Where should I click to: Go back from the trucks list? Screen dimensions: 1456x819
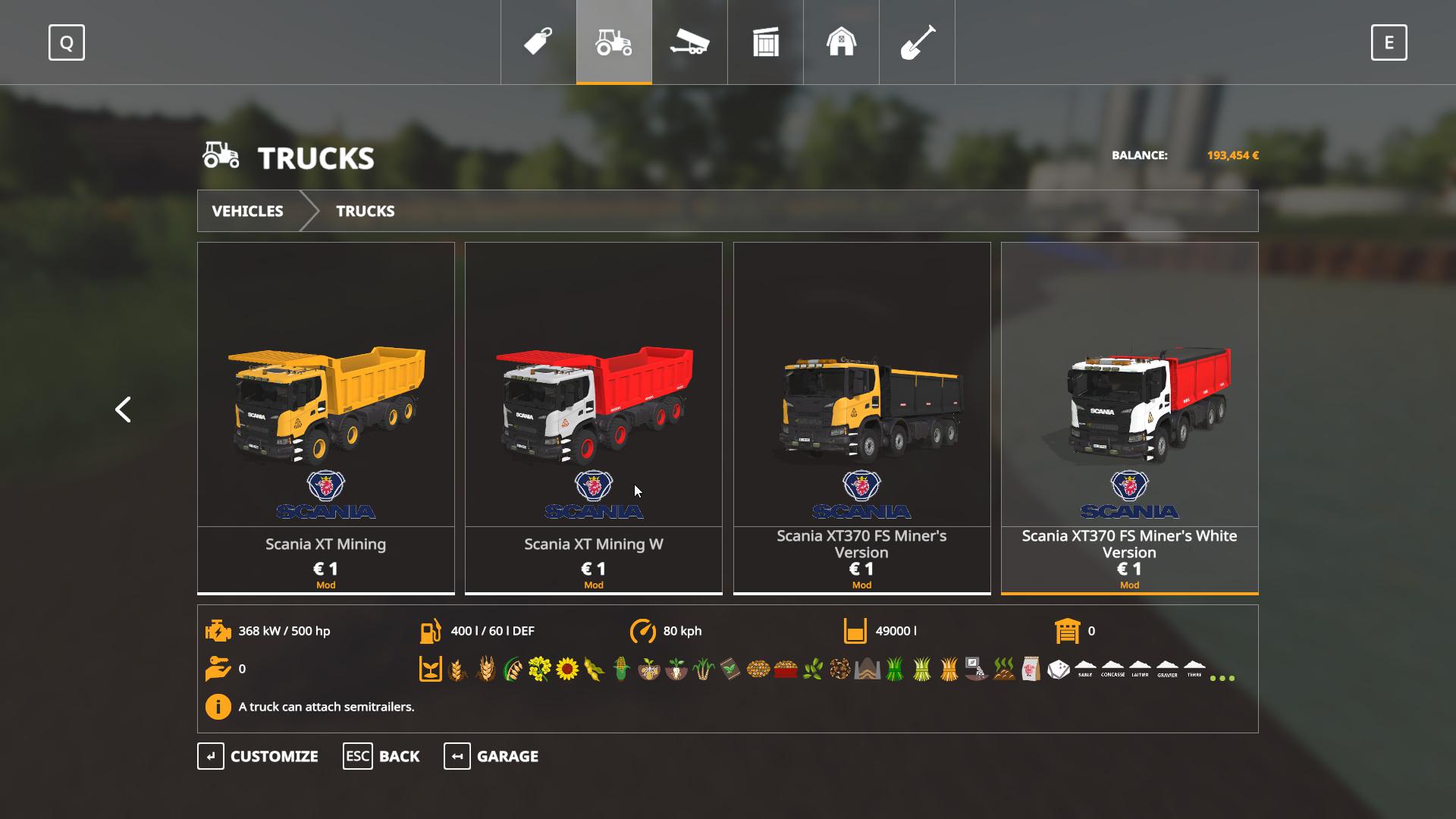pyautogui.click(x=381, y=756)
